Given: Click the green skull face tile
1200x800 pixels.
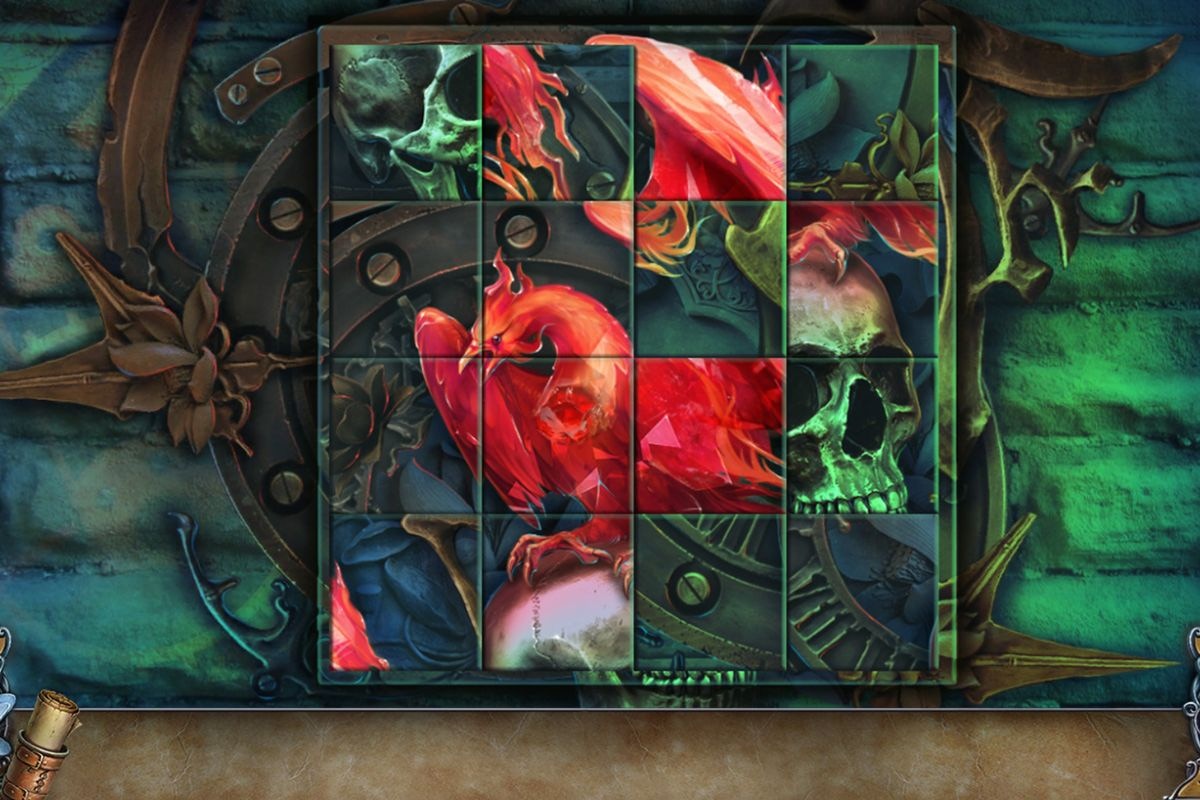Looking at the screenshot, I should pos(862,435).
